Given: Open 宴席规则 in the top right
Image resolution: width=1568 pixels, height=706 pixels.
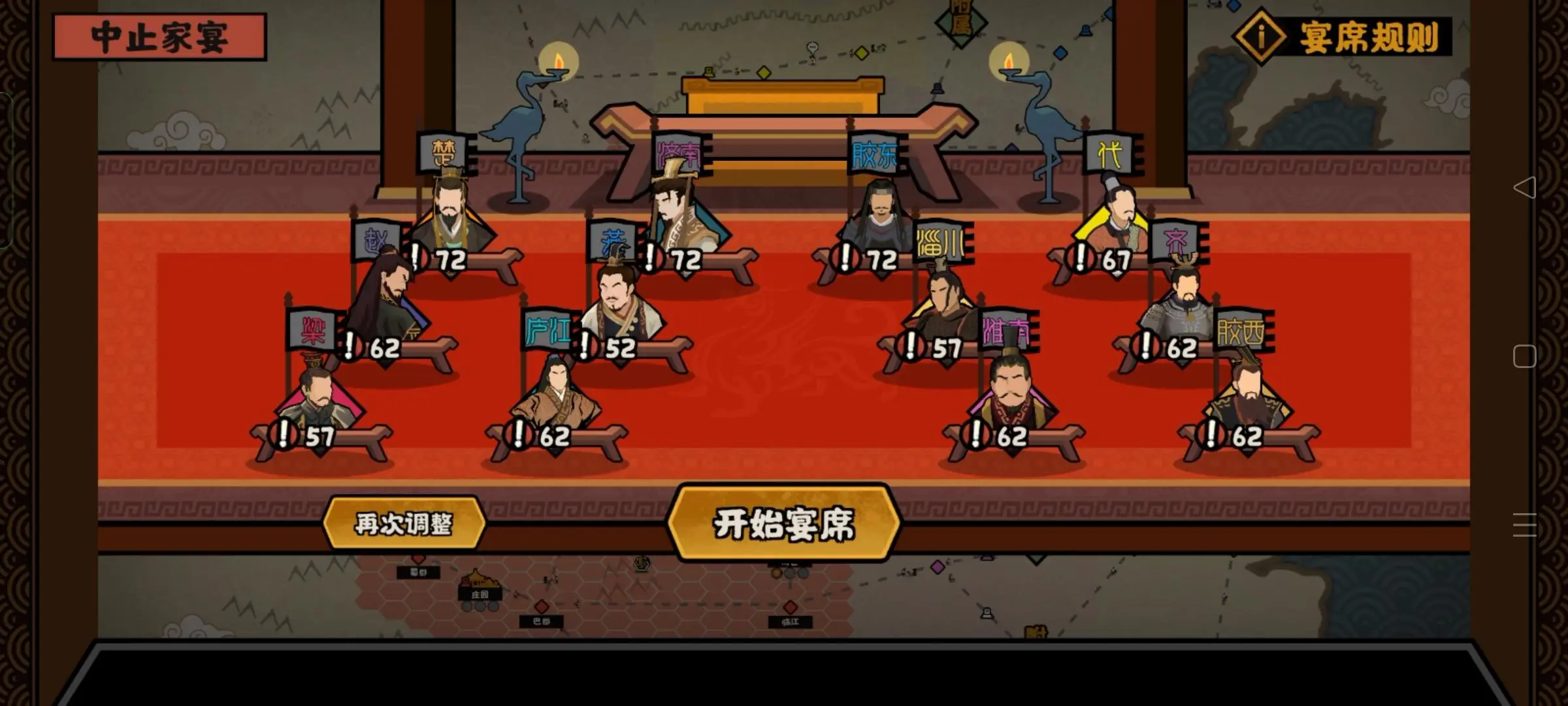Looking at the screenshot, I should point(1360,37).
